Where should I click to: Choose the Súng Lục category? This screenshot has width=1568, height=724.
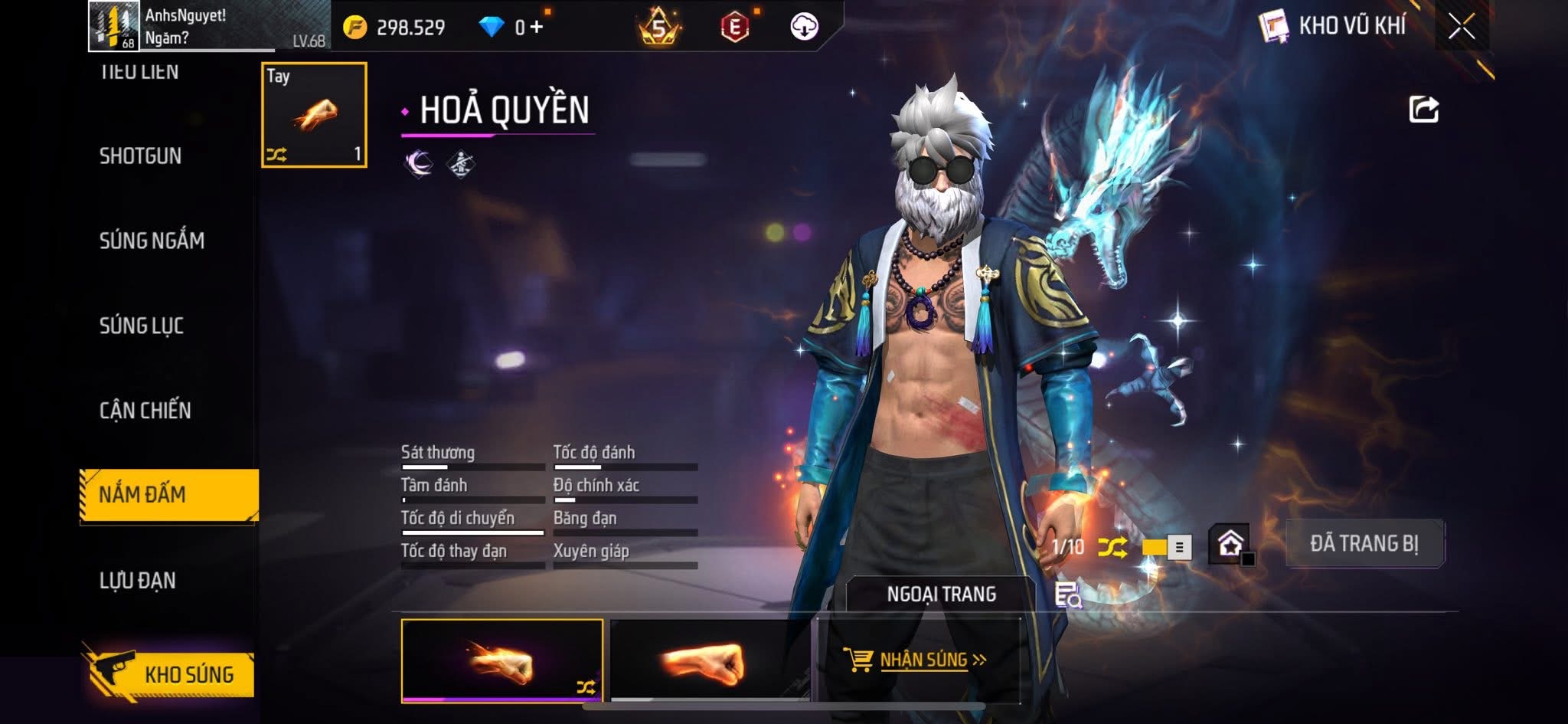[x=142, y=326]
